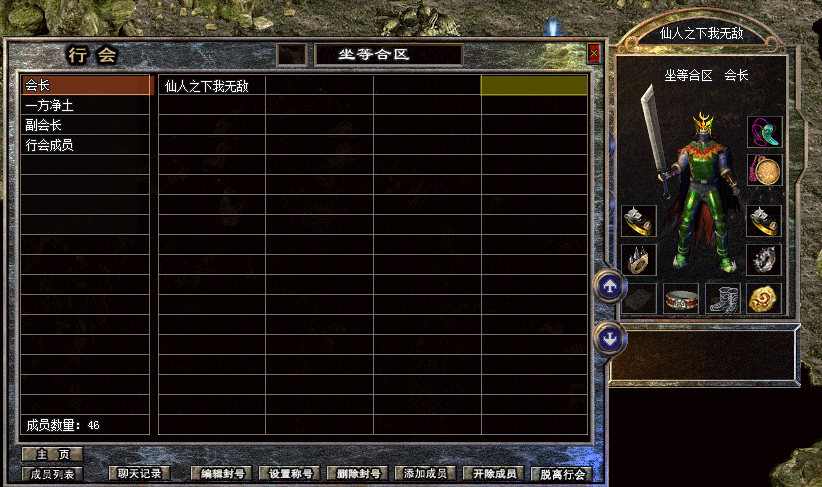Expel a member with 开除成员
This screenshot has width=822, height=487.
pyautogui.click(x=494, y=474)
